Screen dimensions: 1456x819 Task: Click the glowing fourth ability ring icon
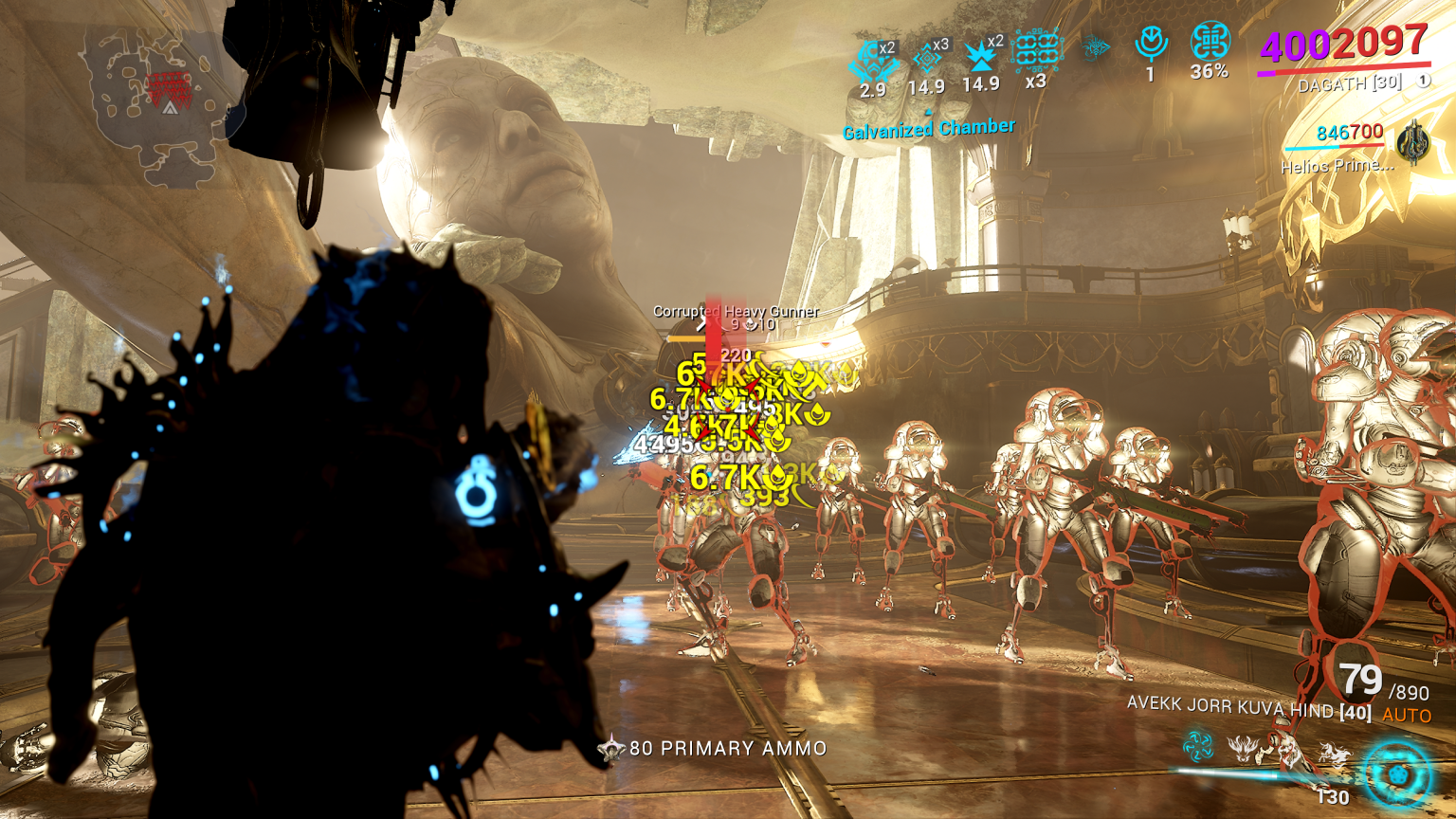point(1394,775)
